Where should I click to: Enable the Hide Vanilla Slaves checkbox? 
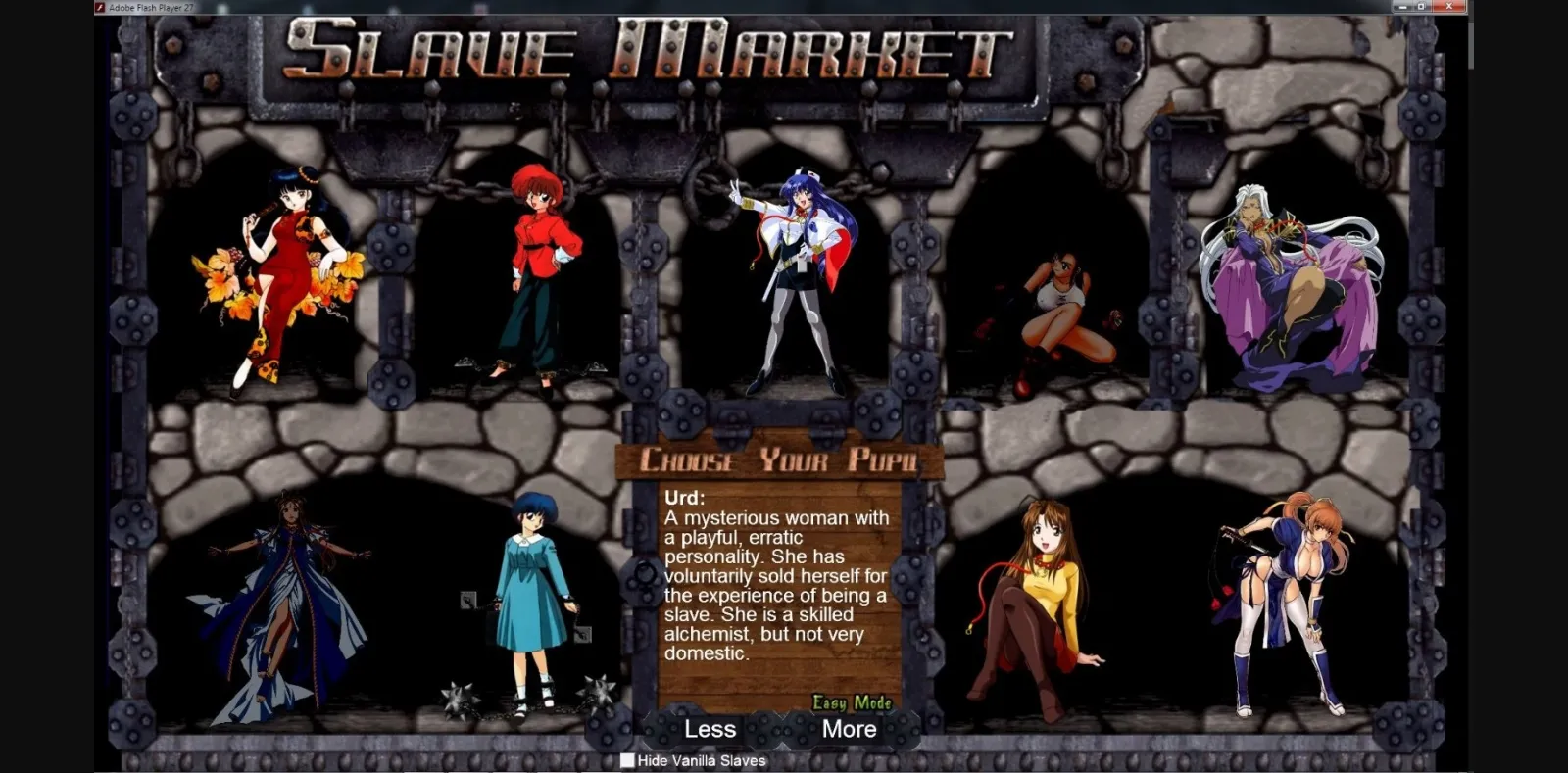pyautogui.click(x=625, y=760)
